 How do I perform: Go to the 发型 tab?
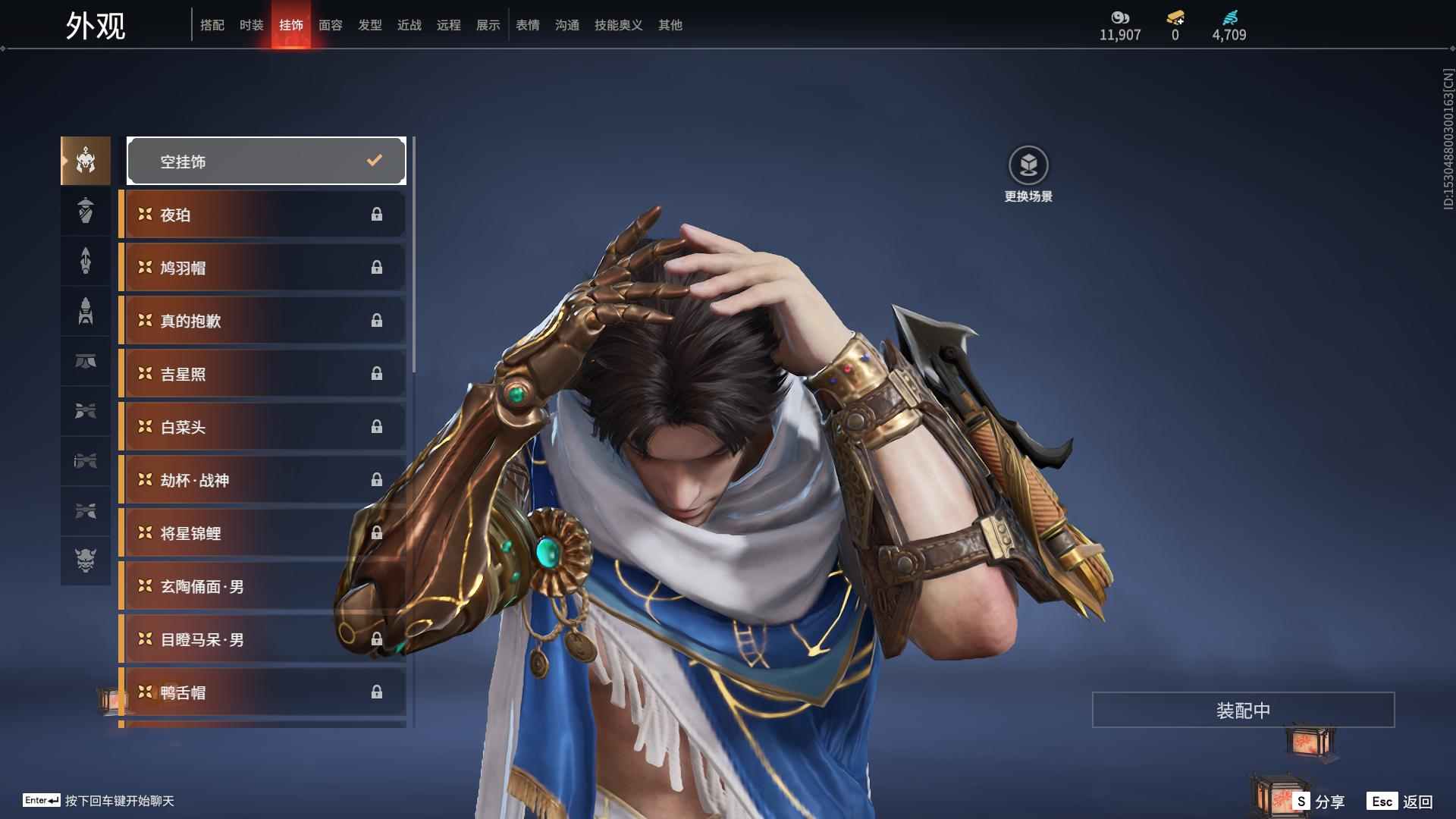click(369, 25)
